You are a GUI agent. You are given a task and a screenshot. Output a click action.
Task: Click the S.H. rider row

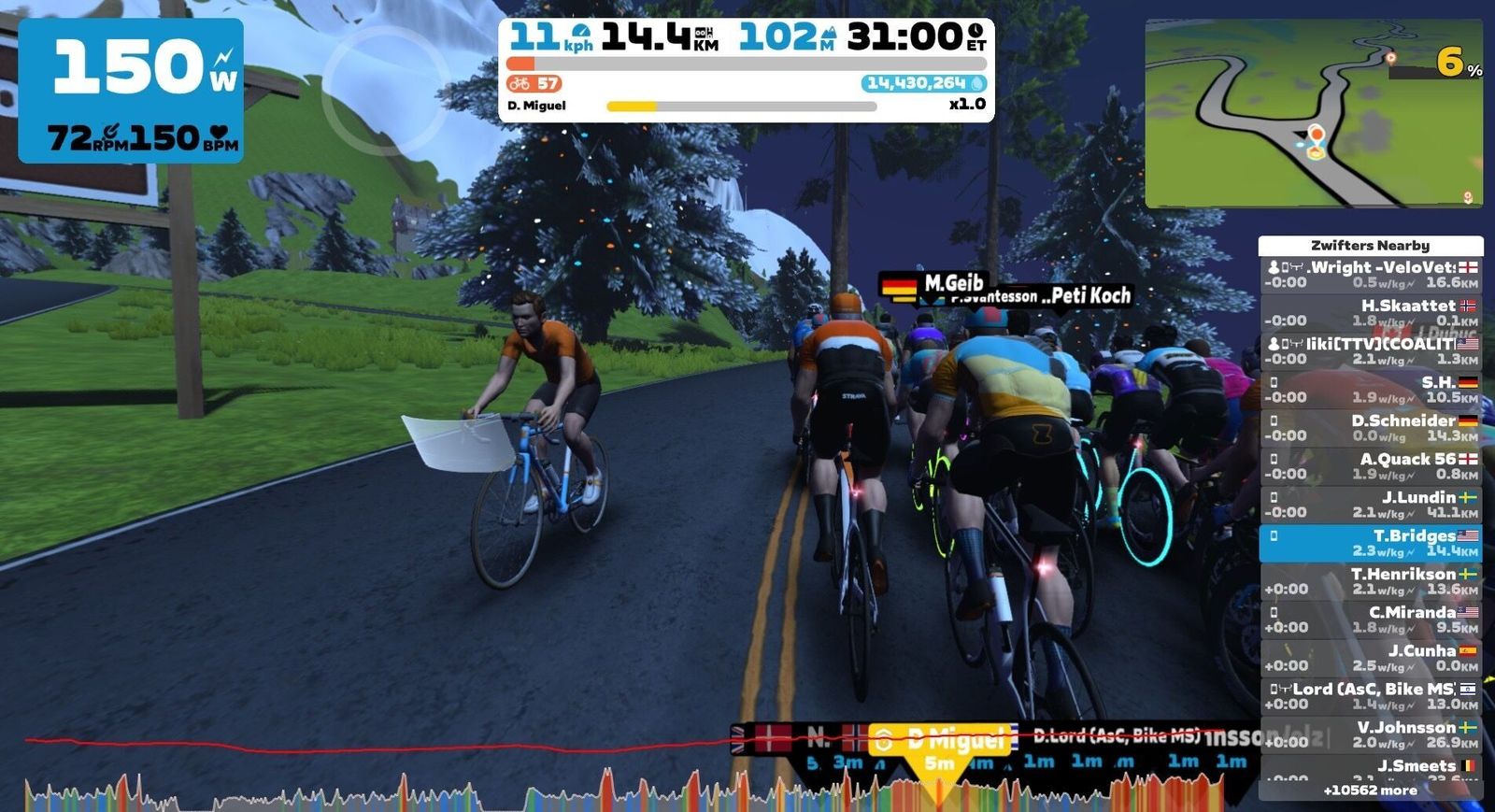pos(1370,390)
